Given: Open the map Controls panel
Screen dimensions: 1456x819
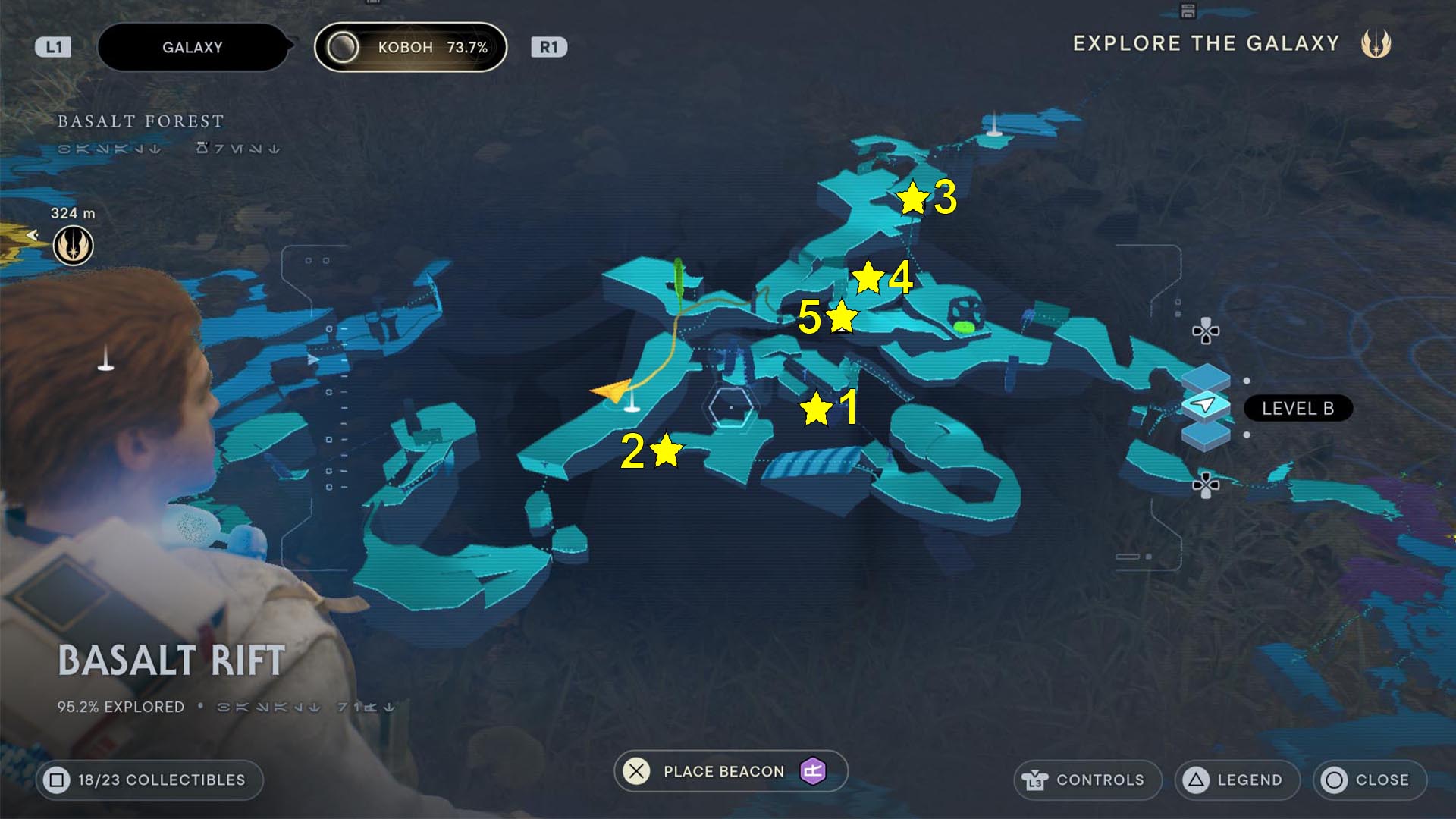Looking at the screenshot, I should pyautogui.click(x=1087, y=780).
